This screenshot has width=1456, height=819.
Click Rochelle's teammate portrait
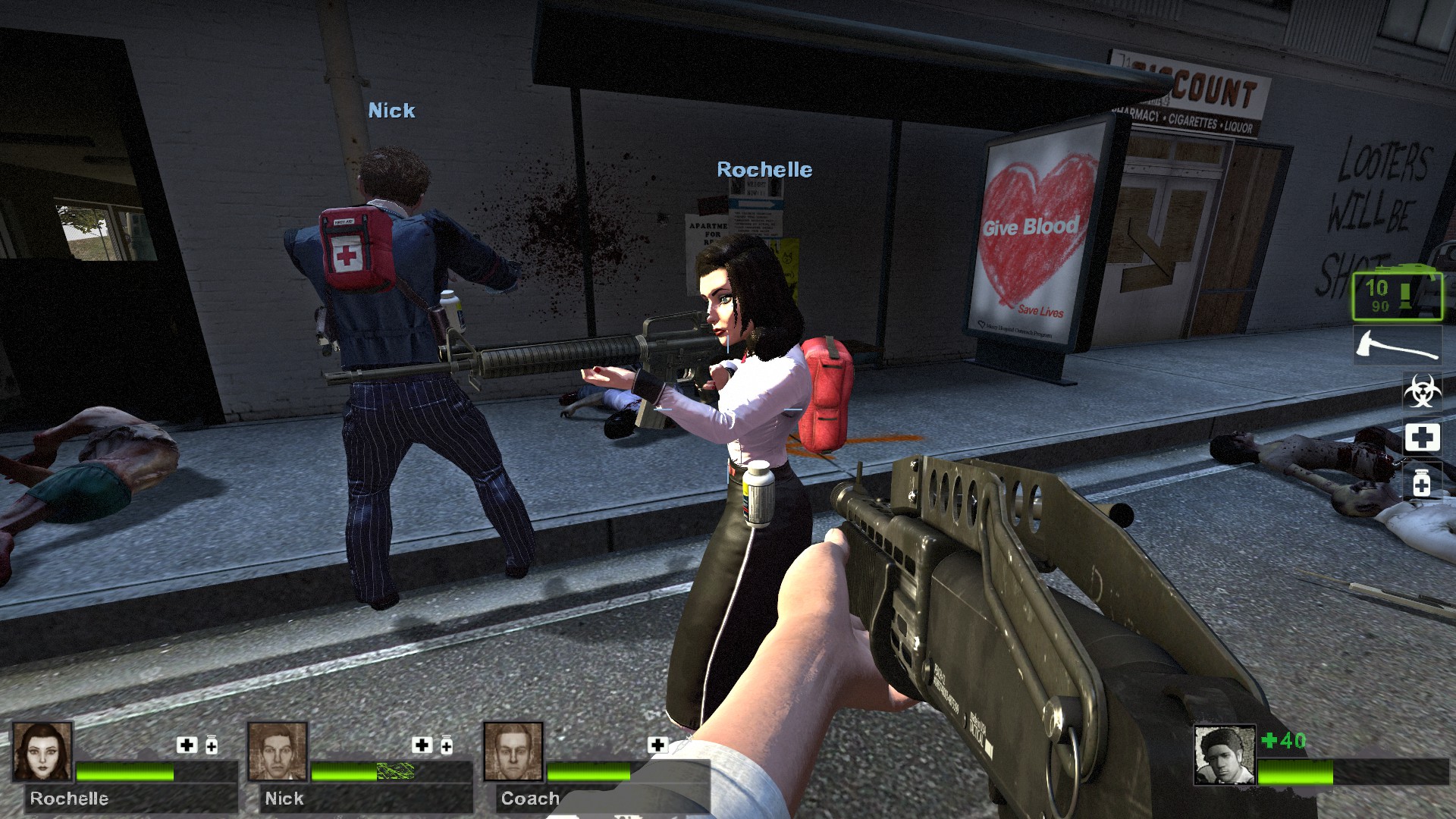click(x=42, y=752)
